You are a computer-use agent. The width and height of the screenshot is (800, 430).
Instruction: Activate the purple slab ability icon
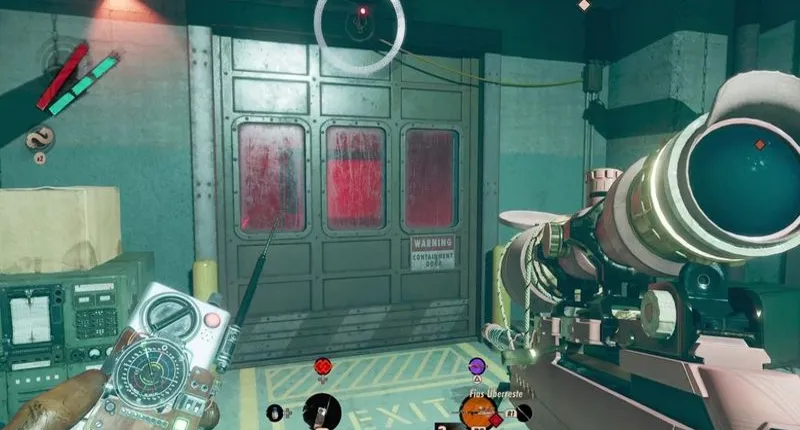coord(477,367)
